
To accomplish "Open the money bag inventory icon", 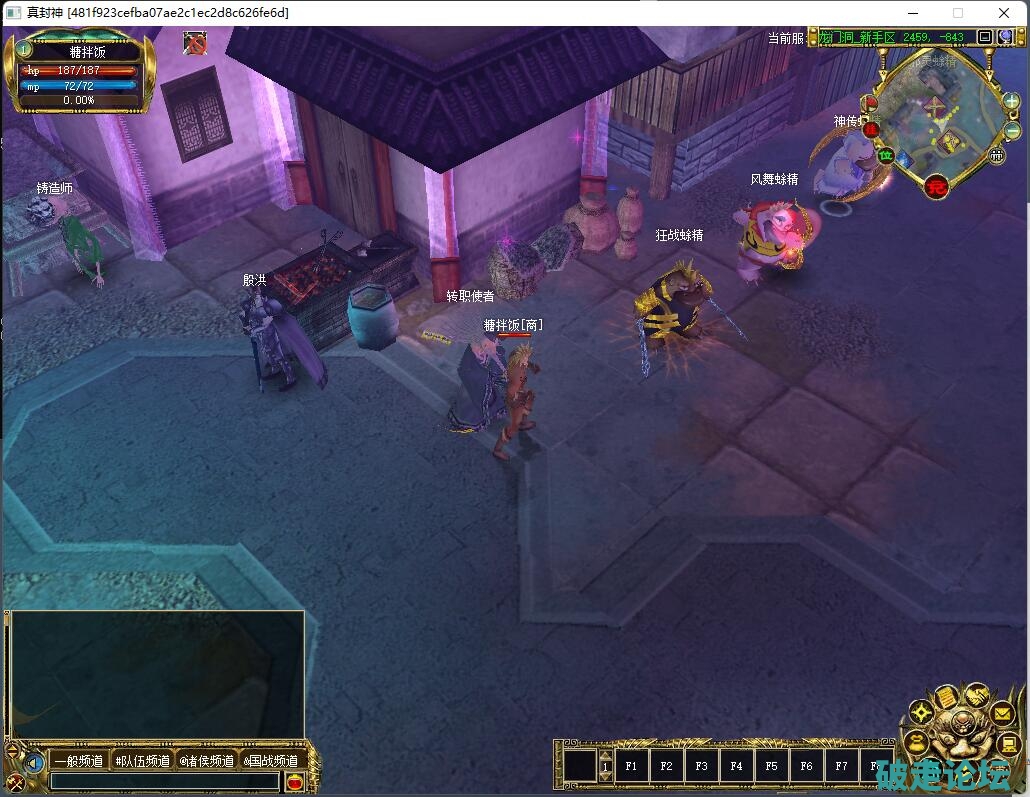I will [915, 743].
